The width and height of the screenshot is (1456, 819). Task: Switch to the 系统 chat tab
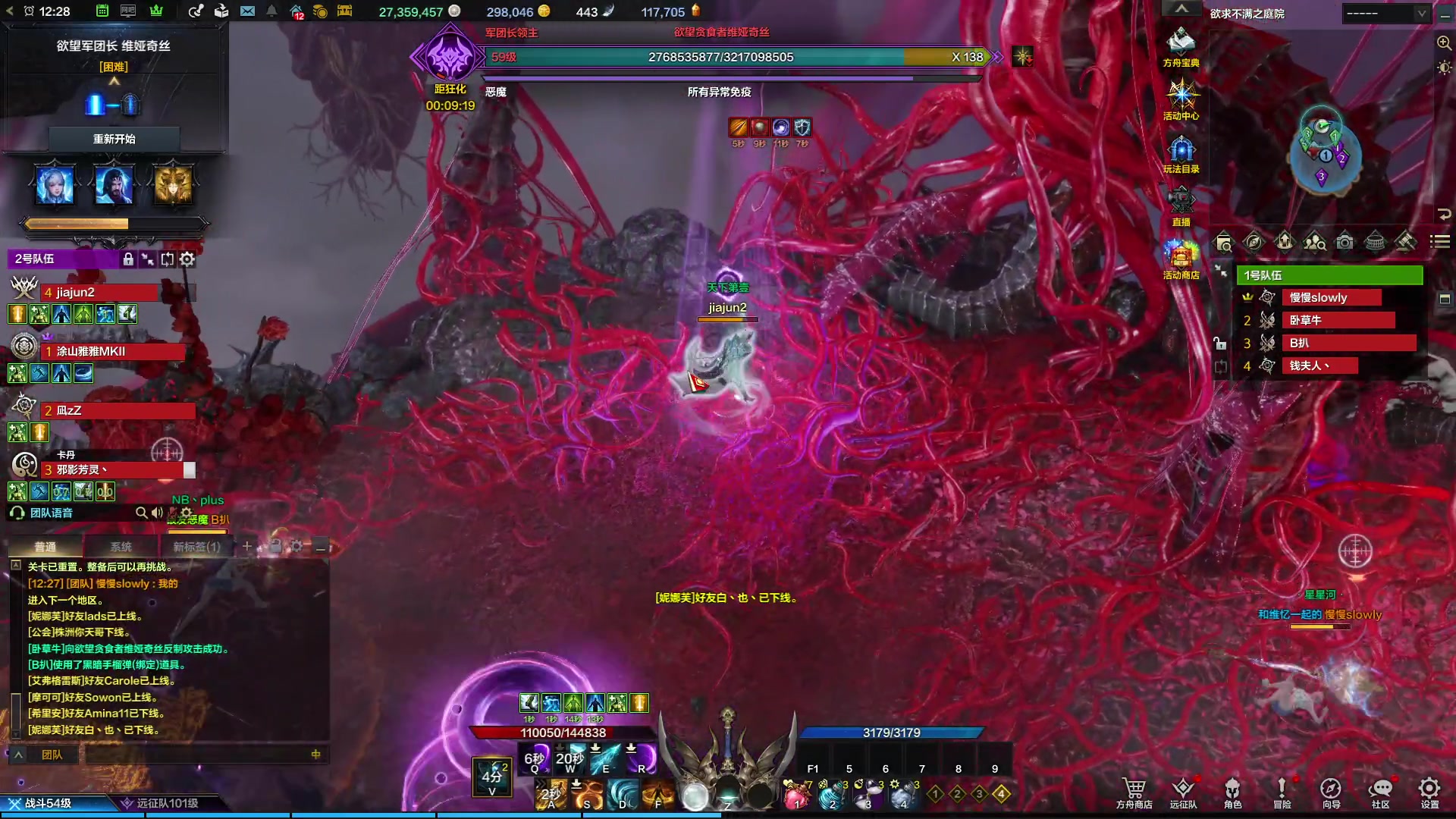[x=121, y=547]
